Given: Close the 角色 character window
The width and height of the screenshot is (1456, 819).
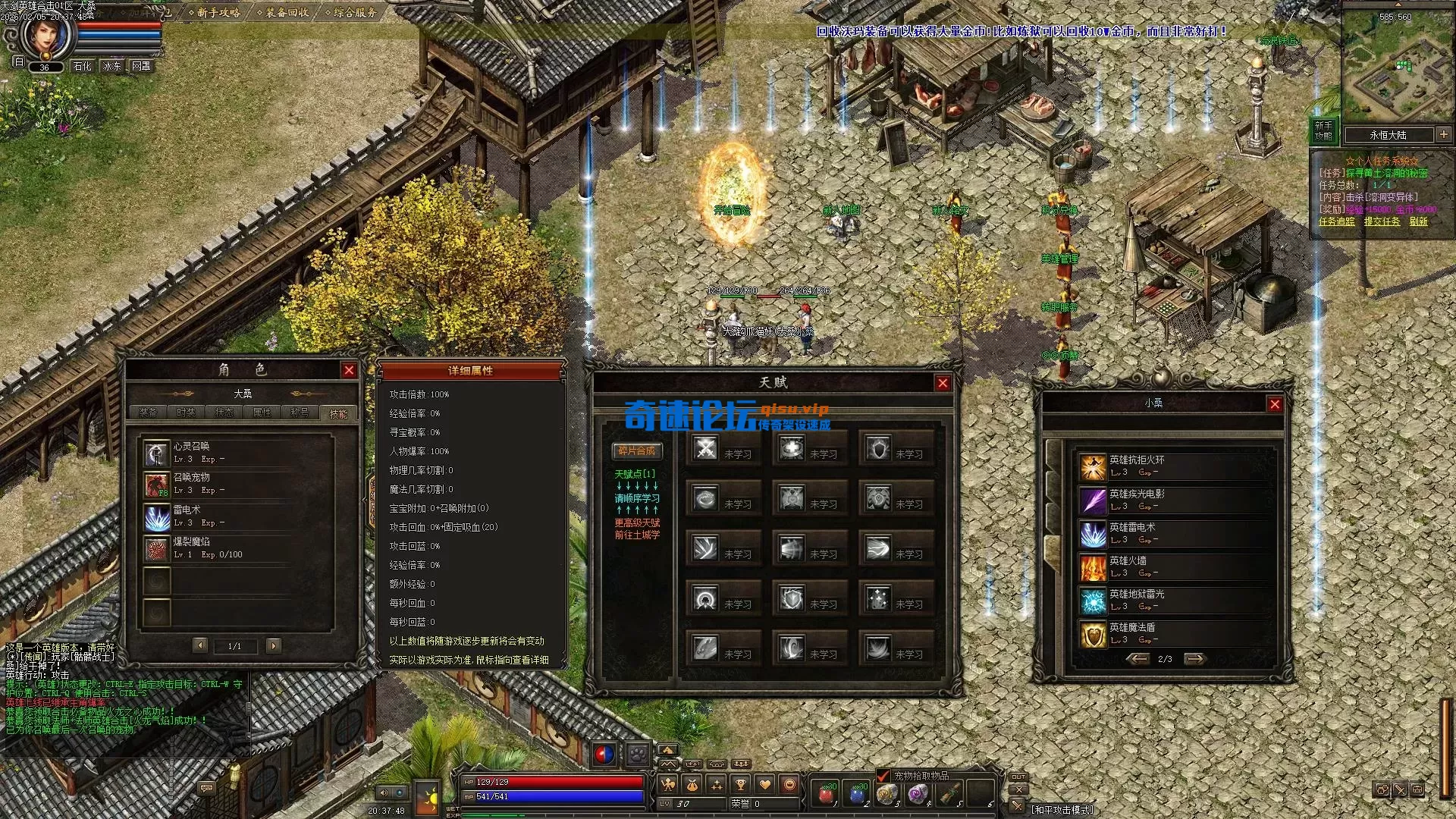Looking at the screenshot, I should click(x=349, y=370).
